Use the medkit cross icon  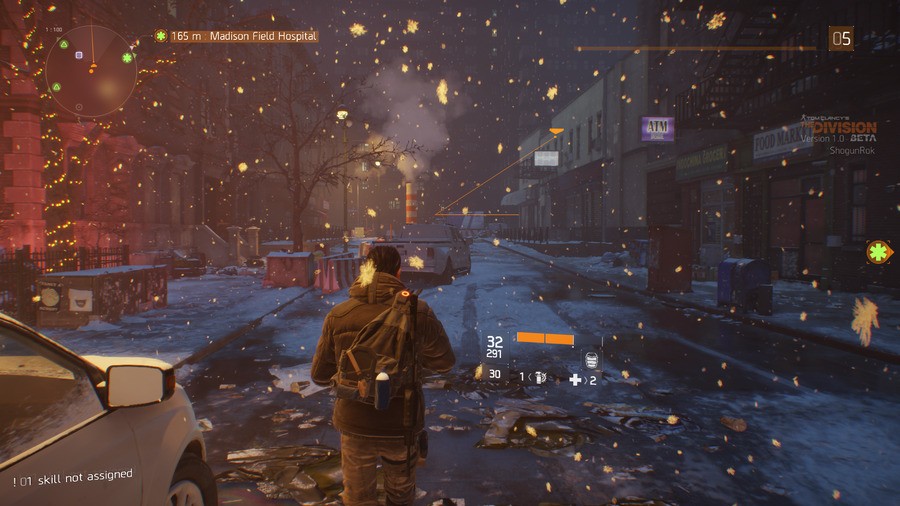tap(575, 379)
